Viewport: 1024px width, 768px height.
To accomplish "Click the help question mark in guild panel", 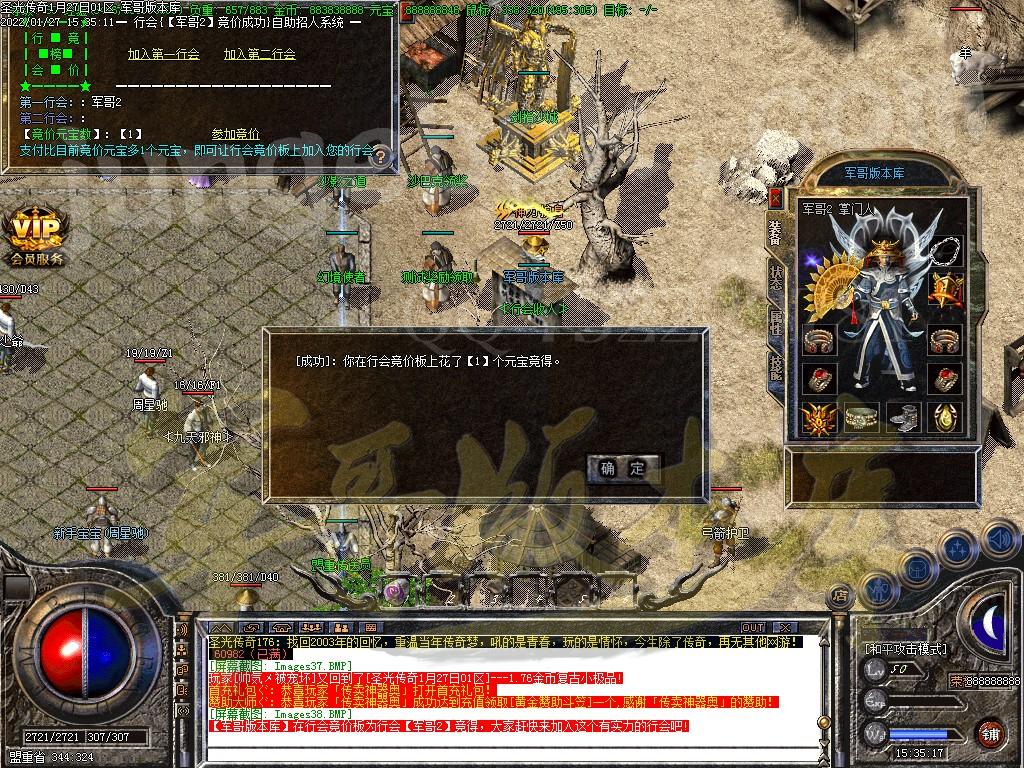I will coord(380,156).
